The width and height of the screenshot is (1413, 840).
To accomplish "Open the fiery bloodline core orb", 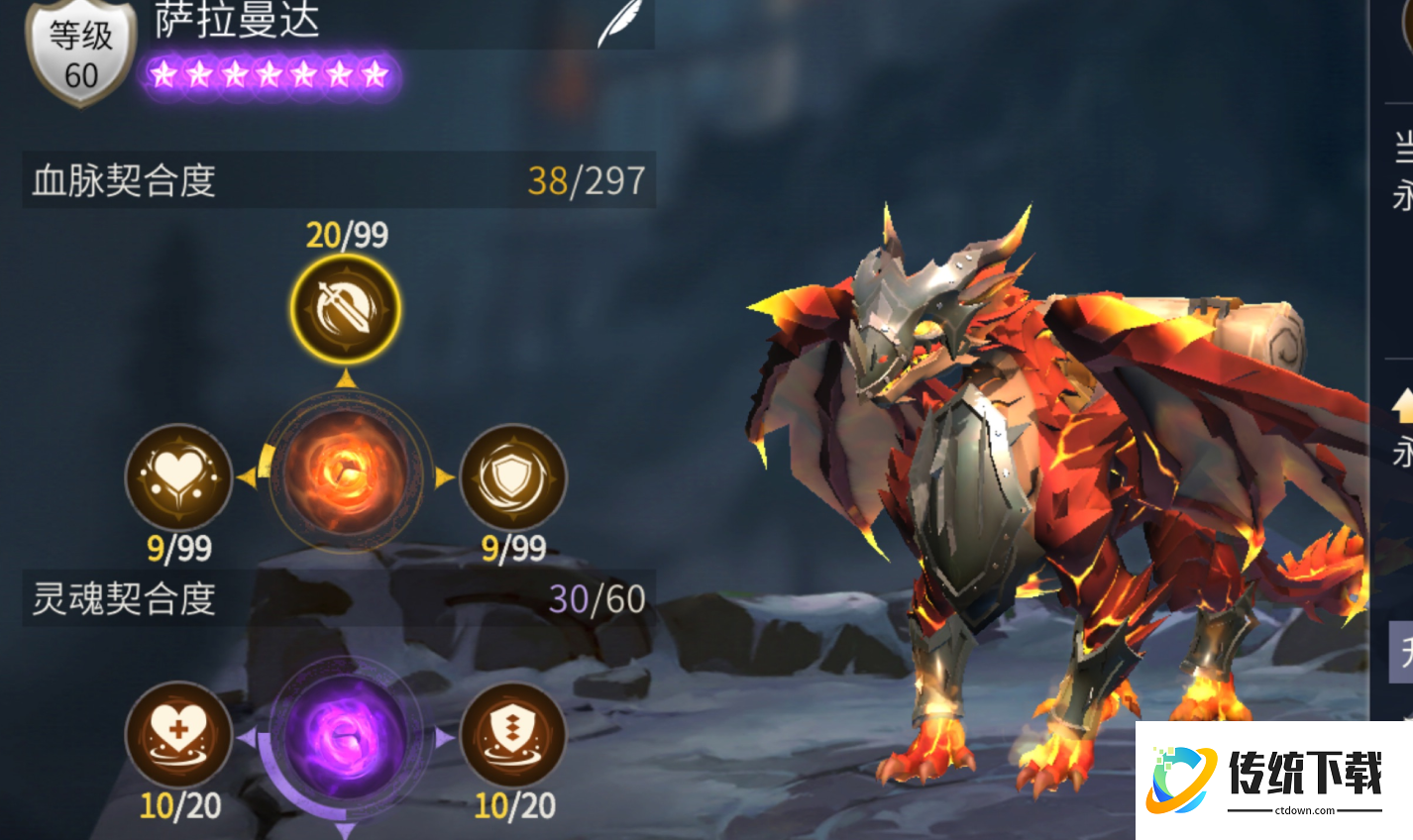I will click(x=346, y=472).
